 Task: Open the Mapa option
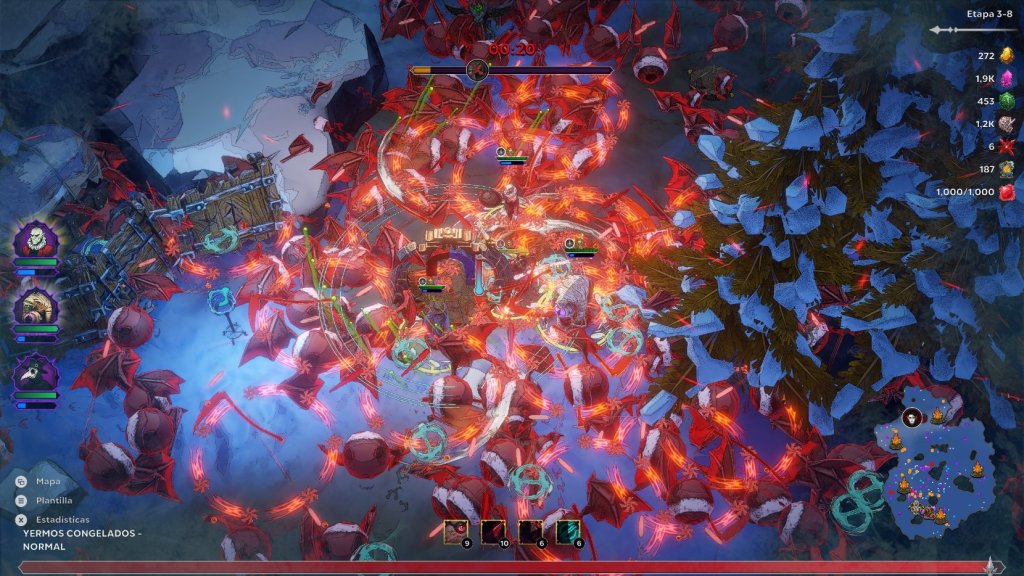[x=42, y=481]
